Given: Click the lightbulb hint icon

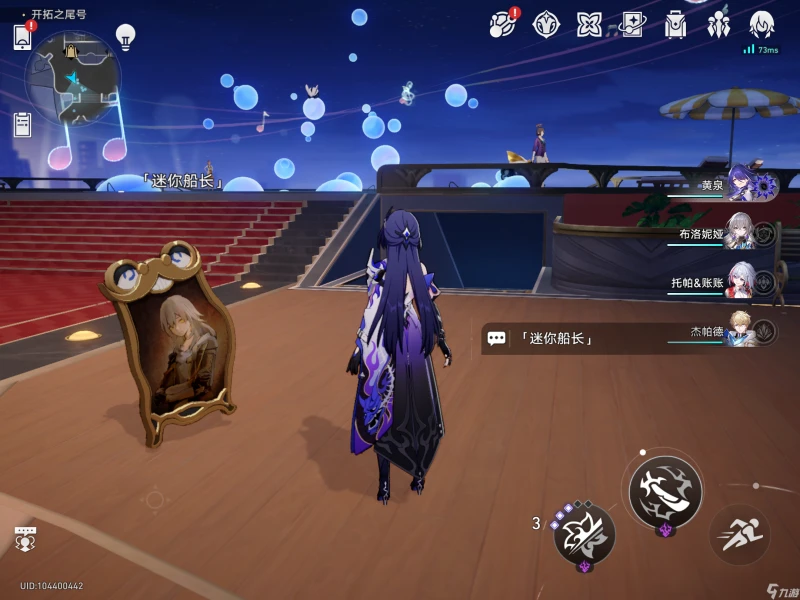Looking at the screenshot, I should [x=125, y=37].
